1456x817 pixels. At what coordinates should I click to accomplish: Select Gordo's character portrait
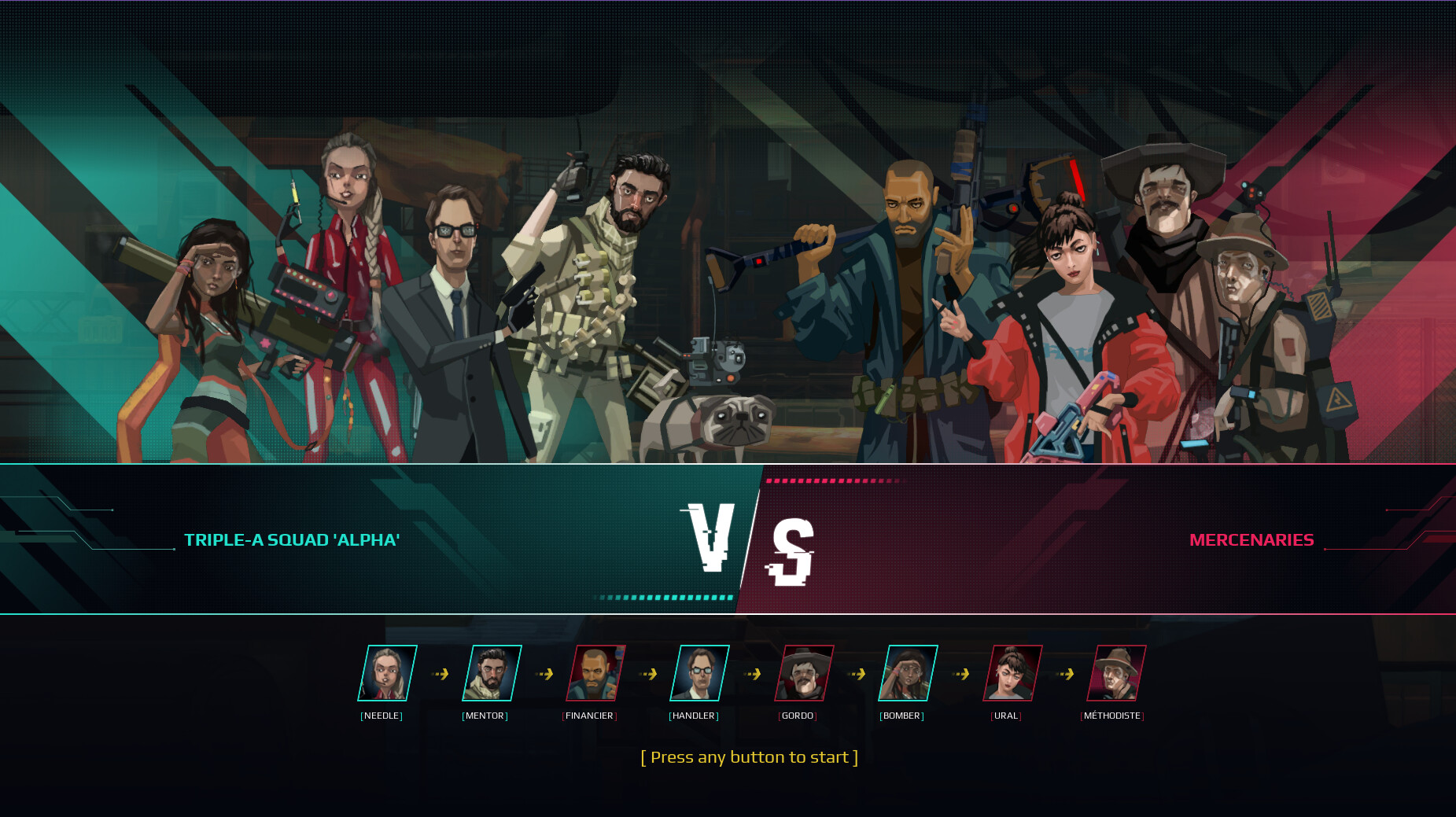click(x=802, y=673)
